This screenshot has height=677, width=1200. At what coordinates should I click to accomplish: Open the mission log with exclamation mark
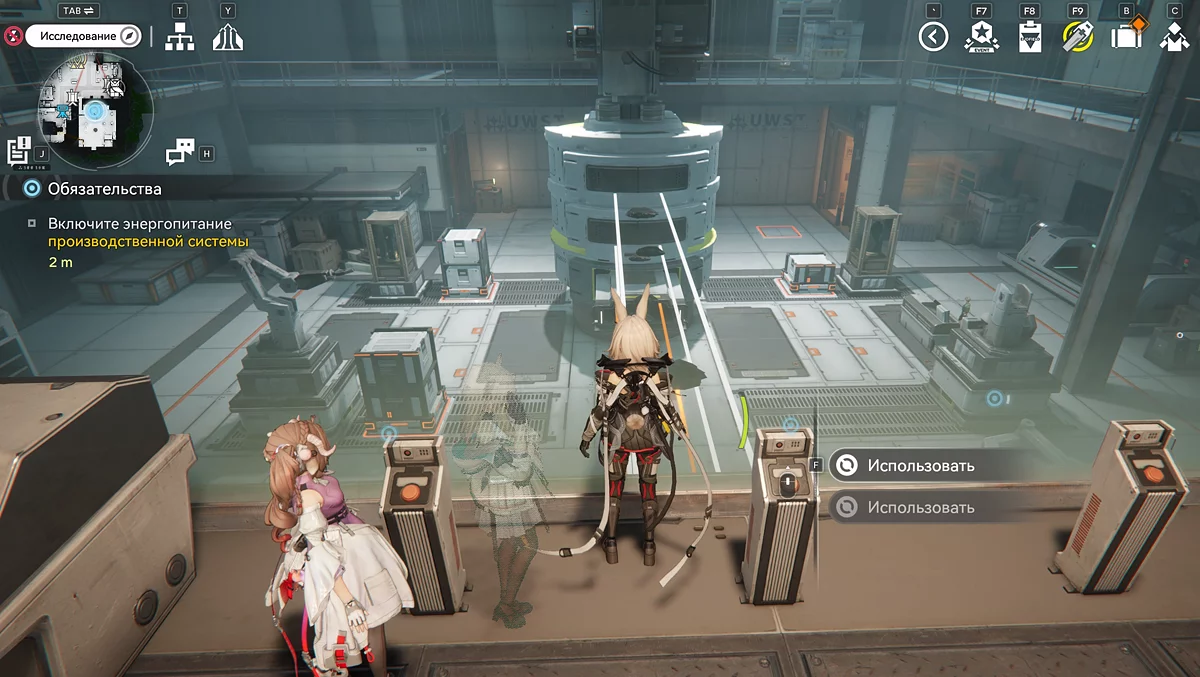[x=19, y=151]
